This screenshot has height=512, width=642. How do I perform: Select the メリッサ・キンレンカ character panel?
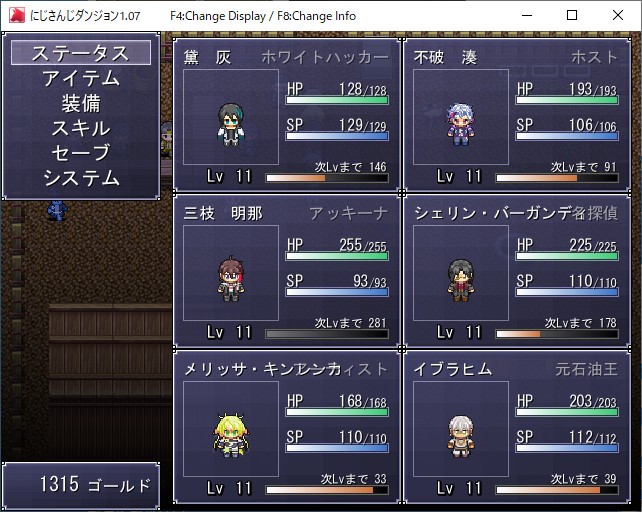pyautogui.click(x=287, y=425)
